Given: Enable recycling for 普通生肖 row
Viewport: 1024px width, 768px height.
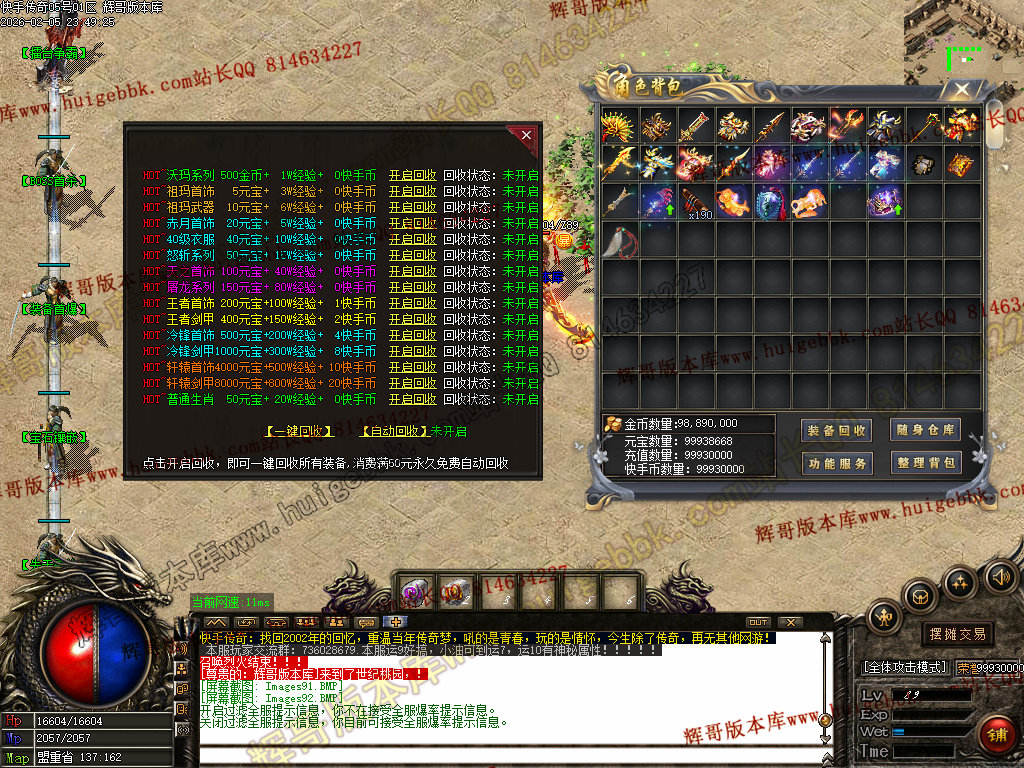Looking at the screenshot, I should pyautogui.click(x=412, y=399).
